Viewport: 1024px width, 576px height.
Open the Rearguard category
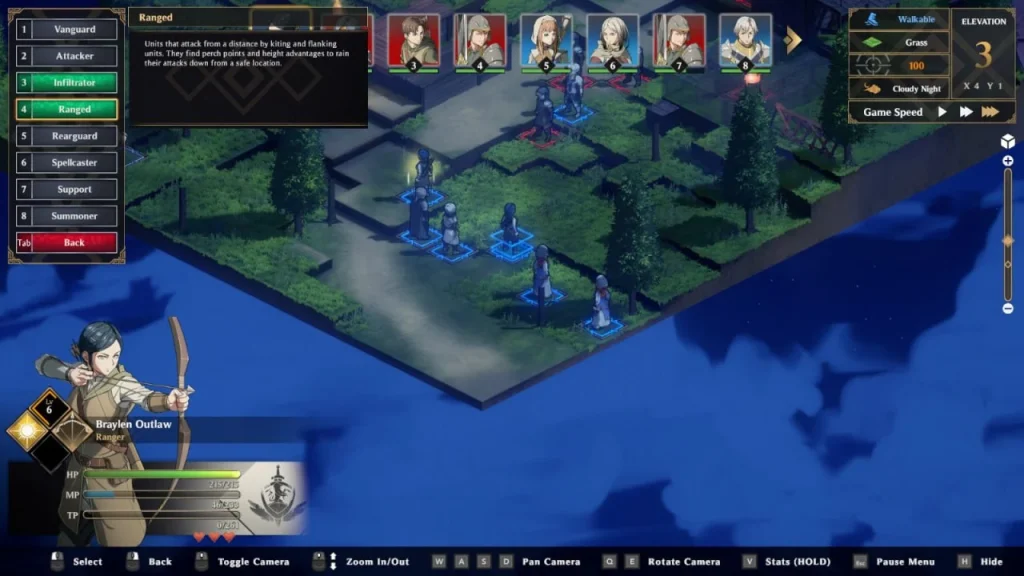[74, 136]
